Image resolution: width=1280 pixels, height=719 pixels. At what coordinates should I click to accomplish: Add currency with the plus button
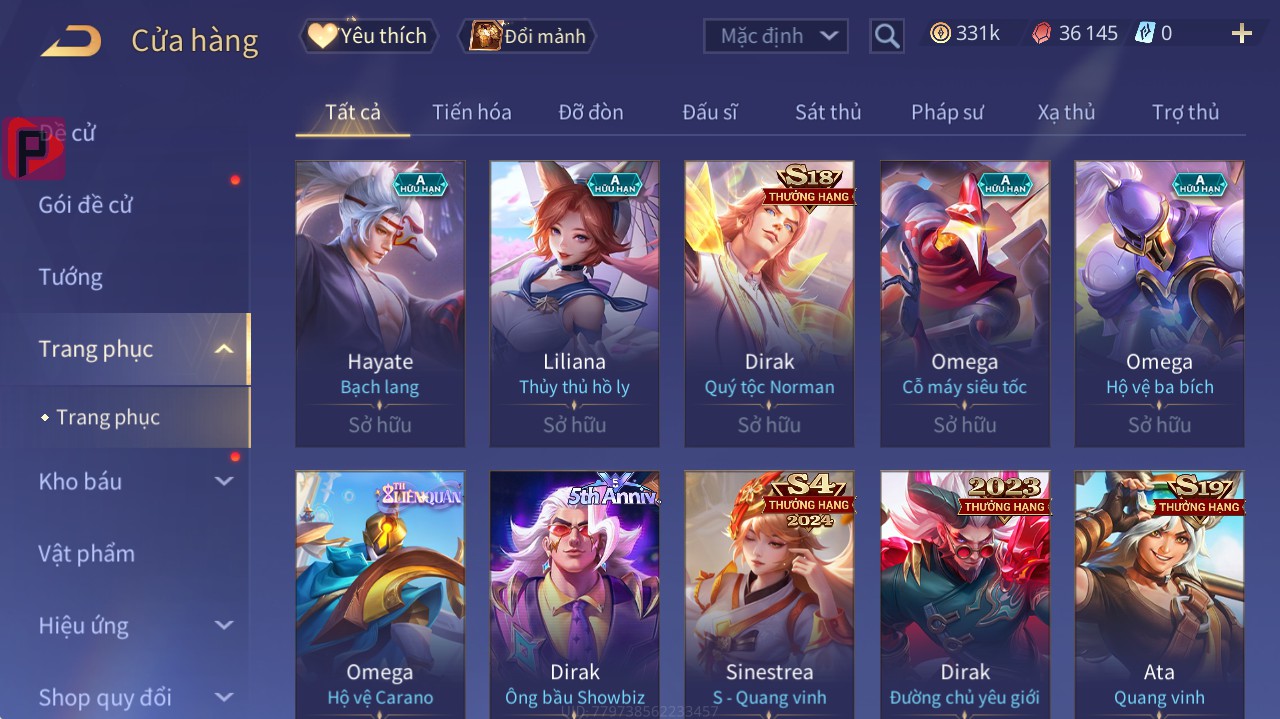(1241, 34)
